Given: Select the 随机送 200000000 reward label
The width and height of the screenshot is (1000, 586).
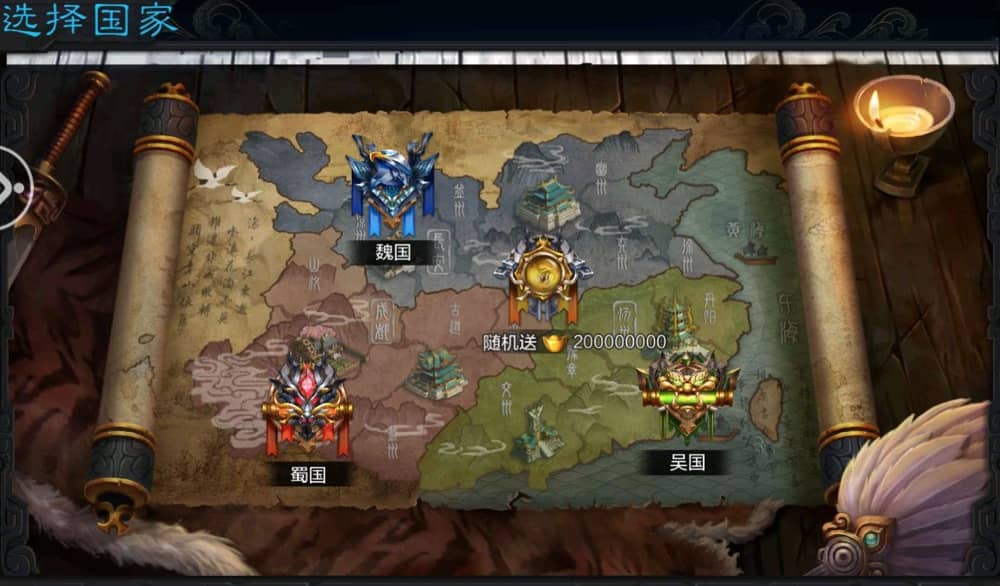Looking at the screenshot, I should tap(574, 342).
